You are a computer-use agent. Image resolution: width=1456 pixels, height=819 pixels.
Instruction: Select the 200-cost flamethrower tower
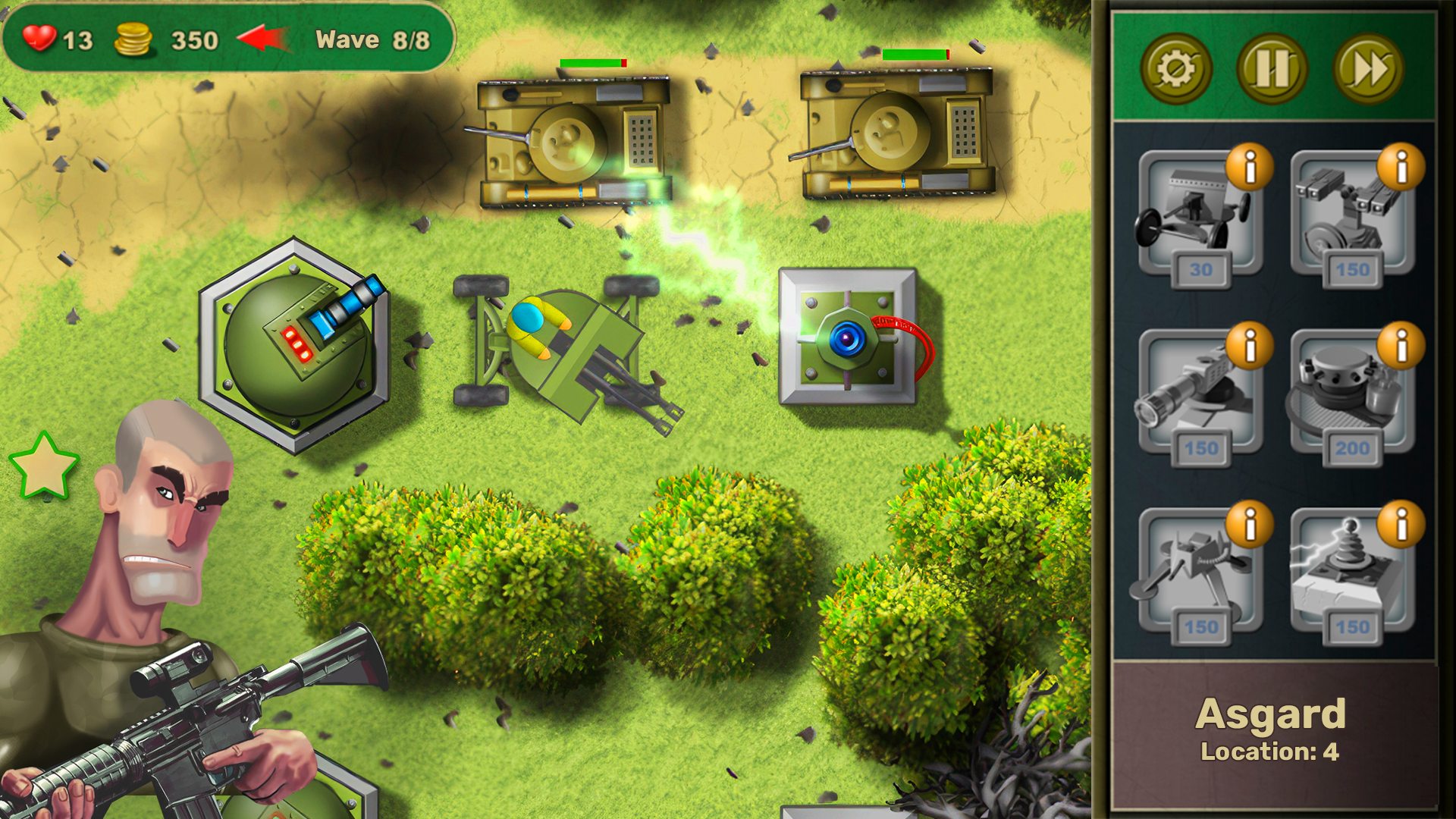tap(1354, 394)
